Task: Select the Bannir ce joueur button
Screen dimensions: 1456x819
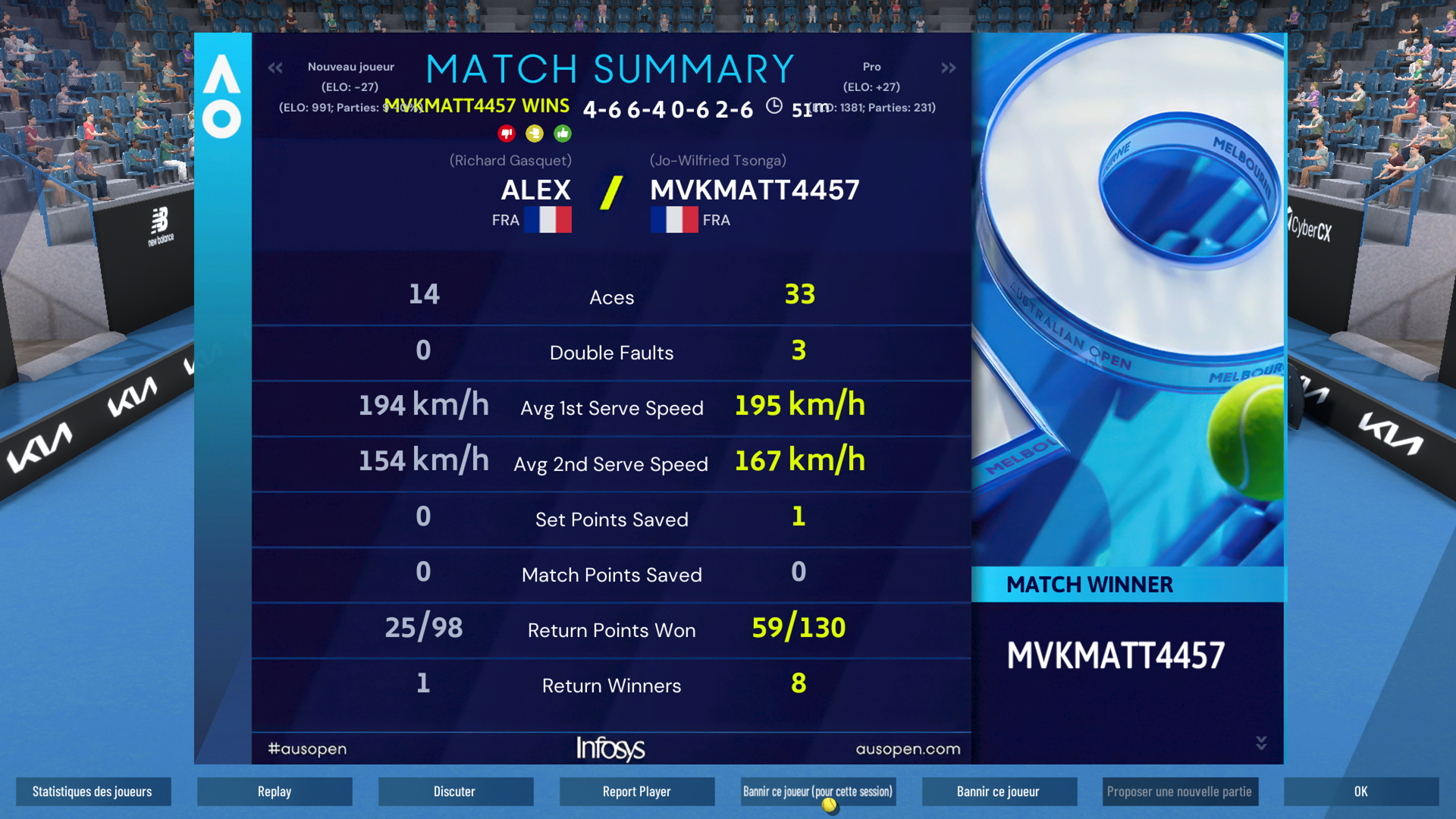Action: [999, 792]
